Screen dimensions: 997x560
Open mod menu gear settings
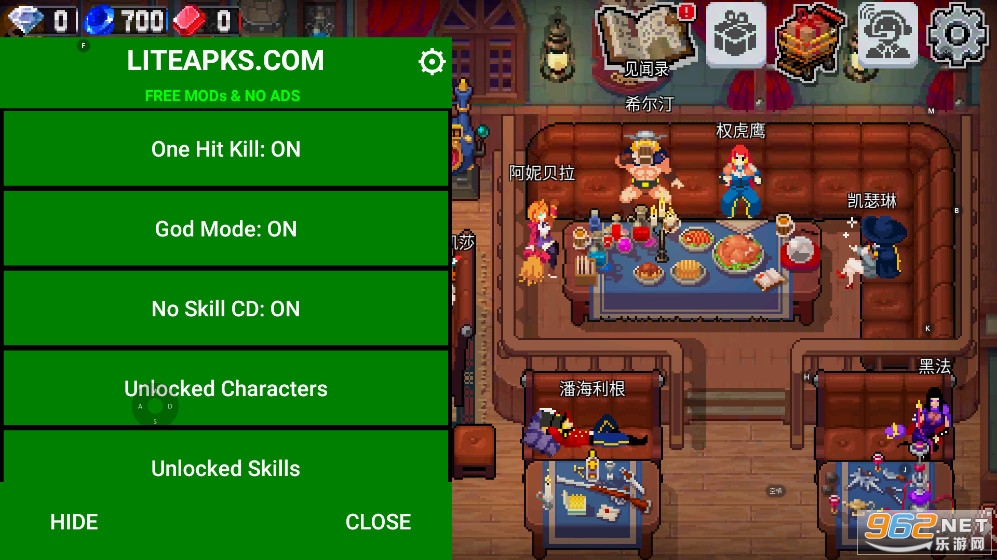click(431, 62)
